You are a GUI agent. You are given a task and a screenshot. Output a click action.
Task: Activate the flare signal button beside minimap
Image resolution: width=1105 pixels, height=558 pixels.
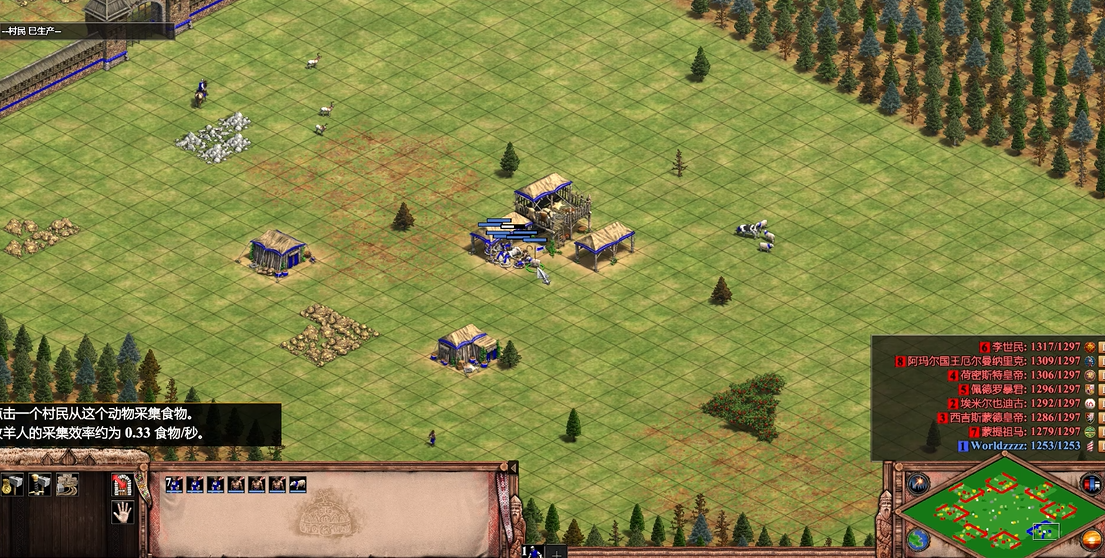pos(917,483)
